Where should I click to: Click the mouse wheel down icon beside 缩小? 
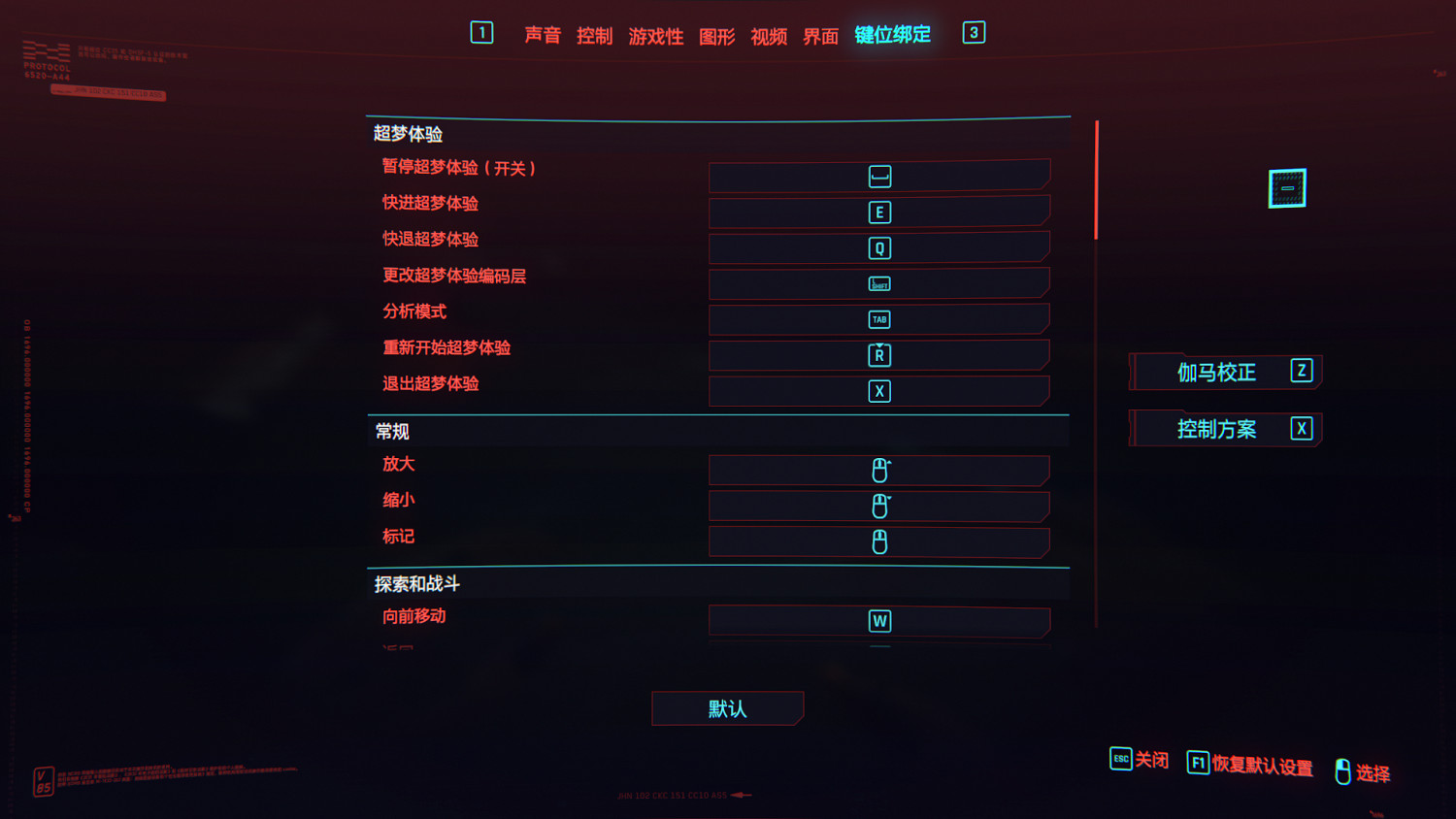[878, 506]
